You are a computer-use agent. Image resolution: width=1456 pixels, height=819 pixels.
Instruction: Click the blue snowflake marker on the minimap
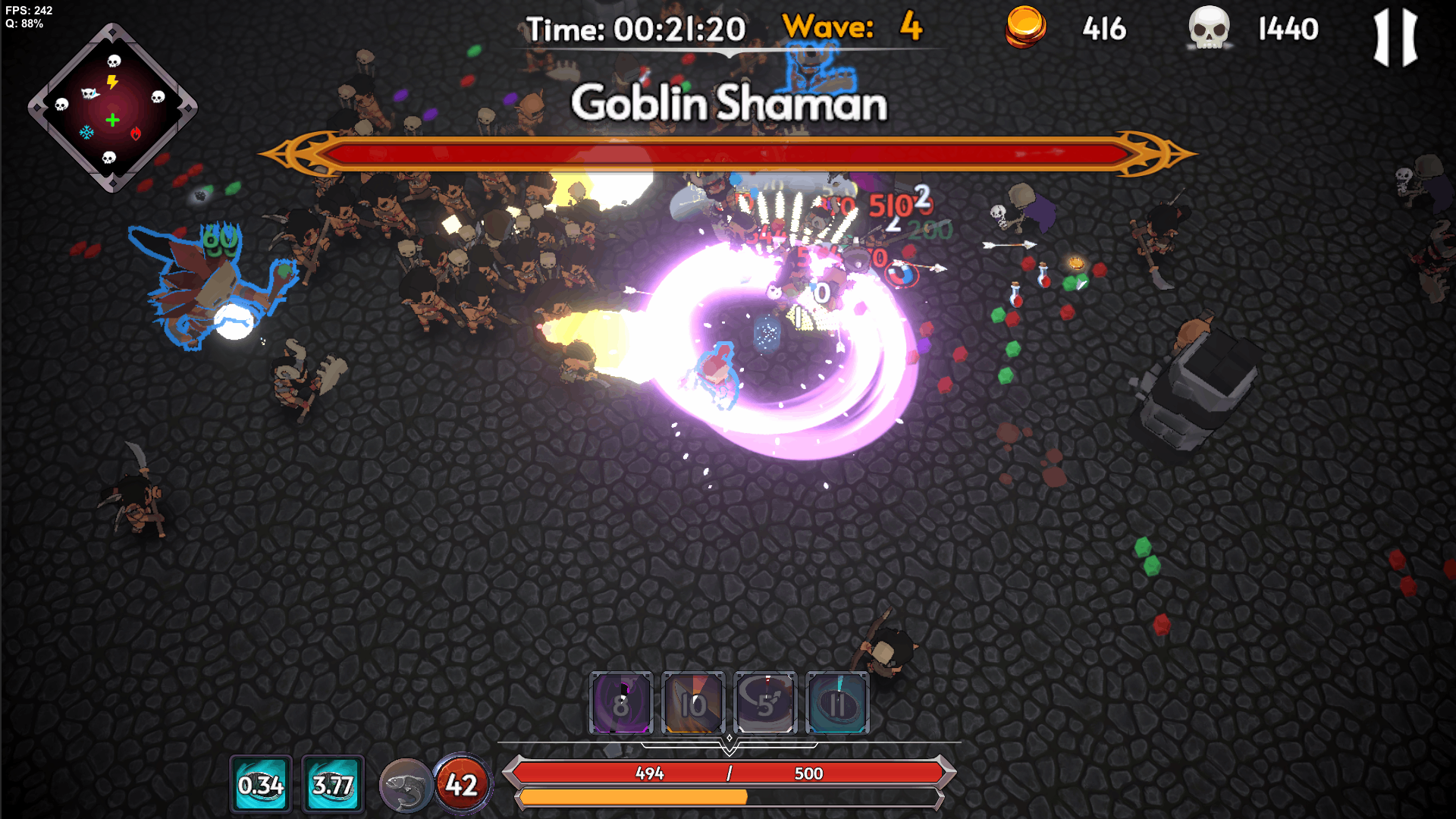click(86, 133)
